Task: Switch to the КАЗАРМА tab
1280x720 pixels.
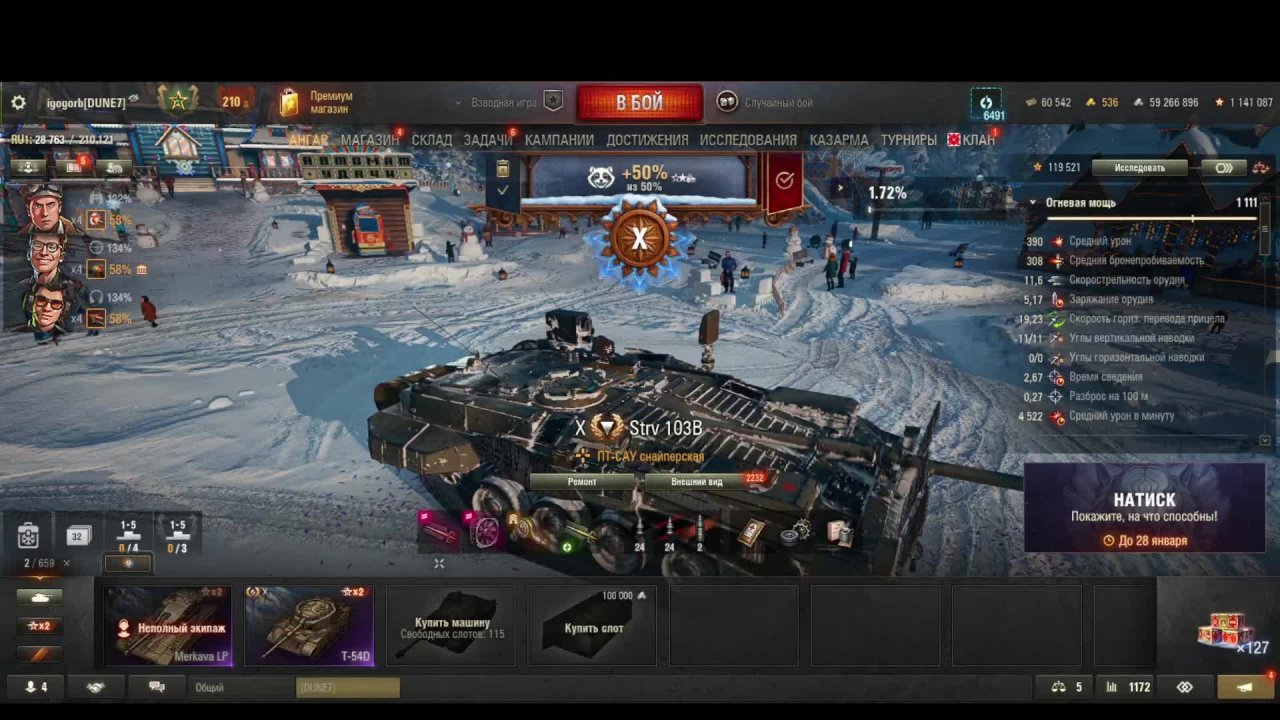Action: tap(839, 140)
